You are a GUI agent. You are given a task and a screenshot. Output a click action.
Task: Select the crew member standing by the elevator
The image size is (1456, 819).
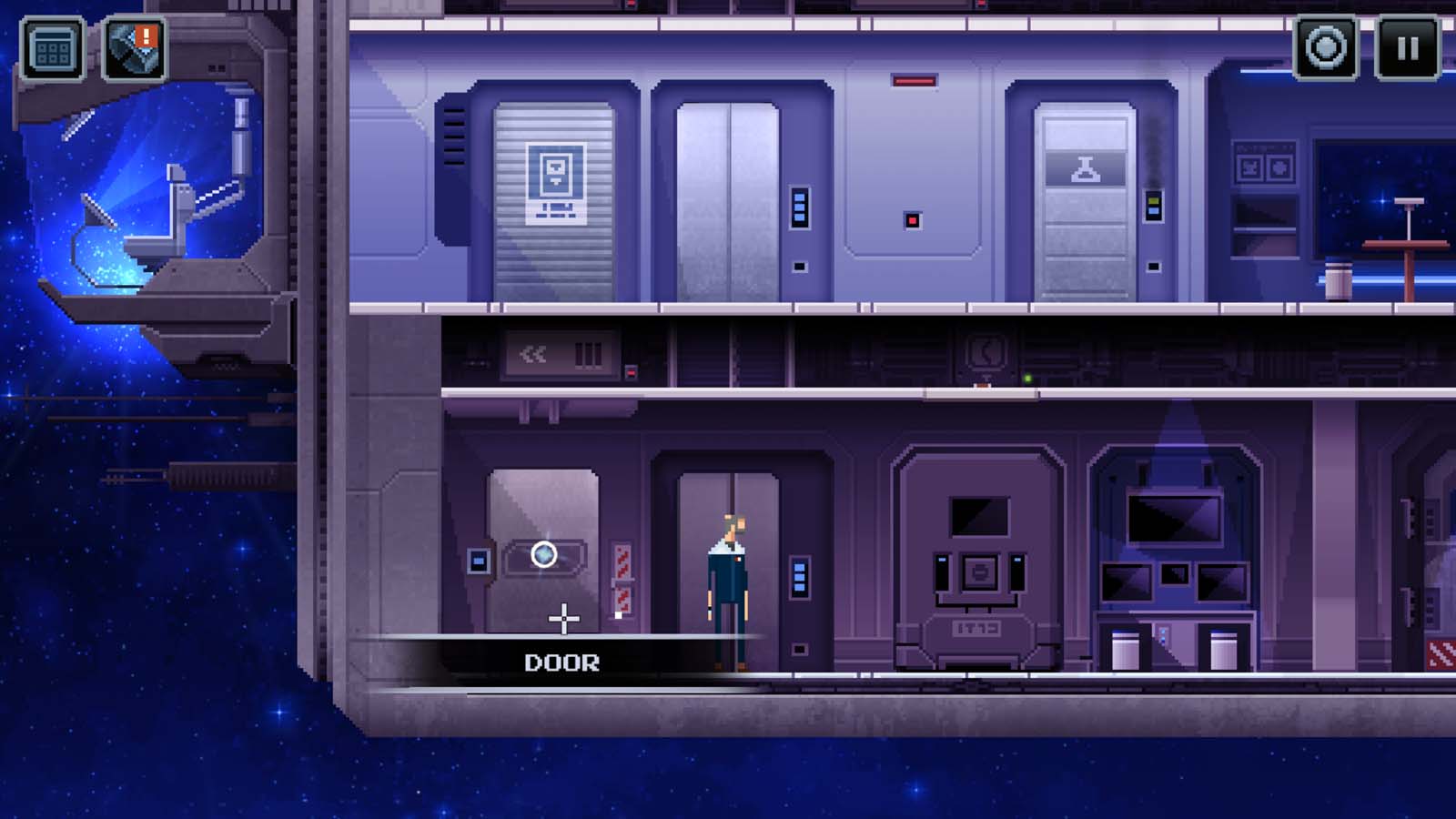[x=730, y=582]
